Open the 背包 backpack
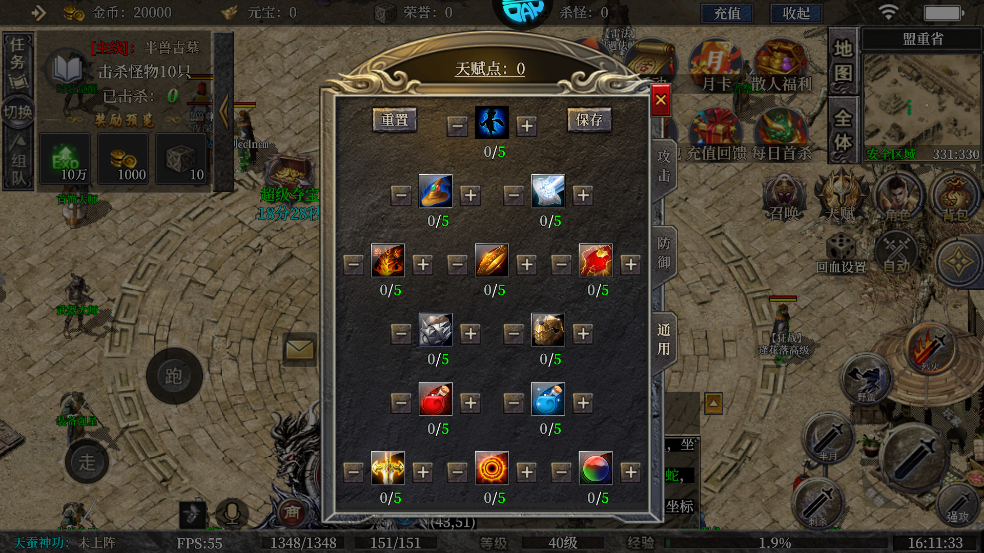Image resolution: width=984 pixels, height=553 pixels. (955, 198)
